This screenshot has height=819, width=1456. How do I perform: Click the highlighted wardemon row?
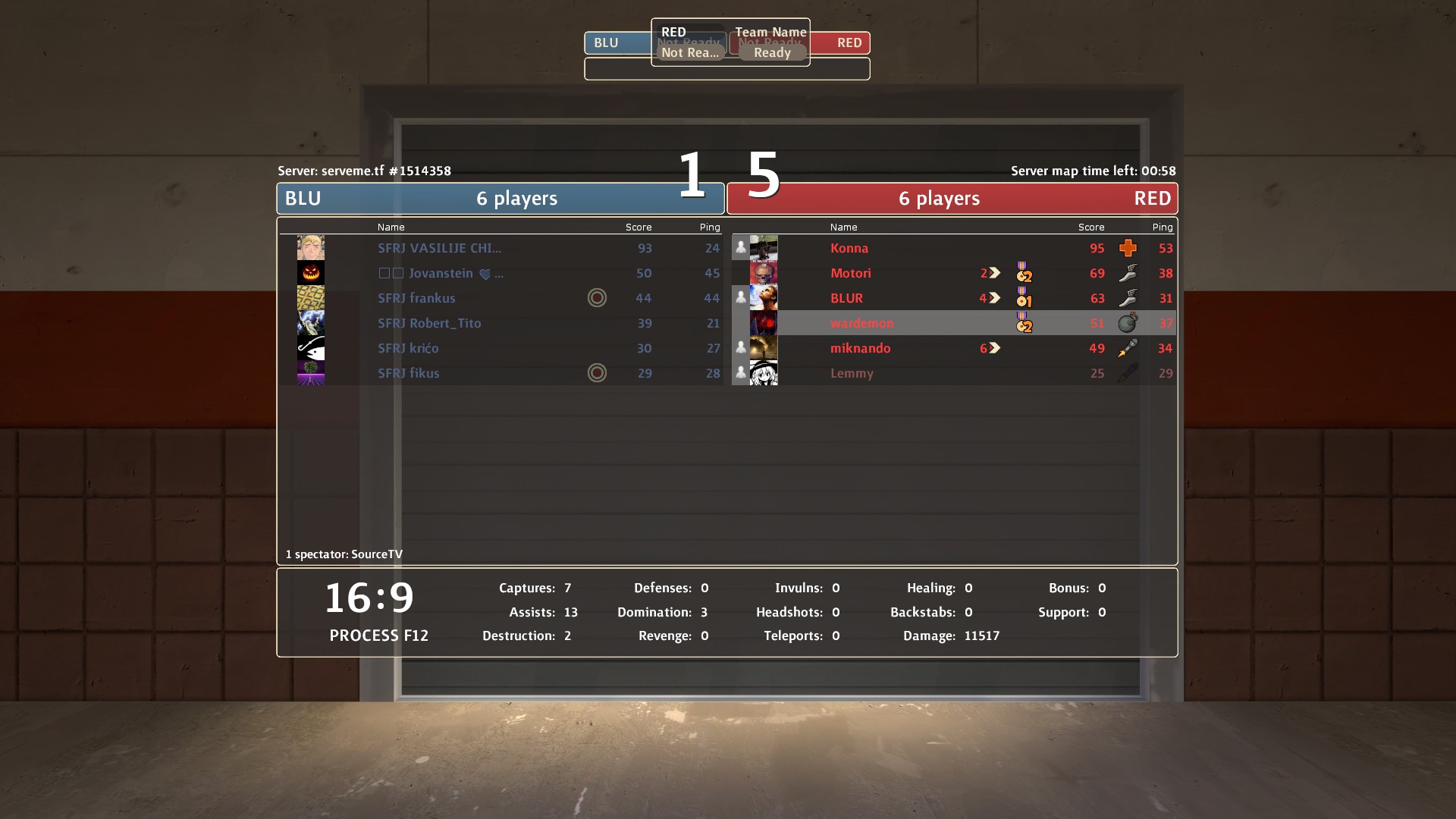(861, 323)
